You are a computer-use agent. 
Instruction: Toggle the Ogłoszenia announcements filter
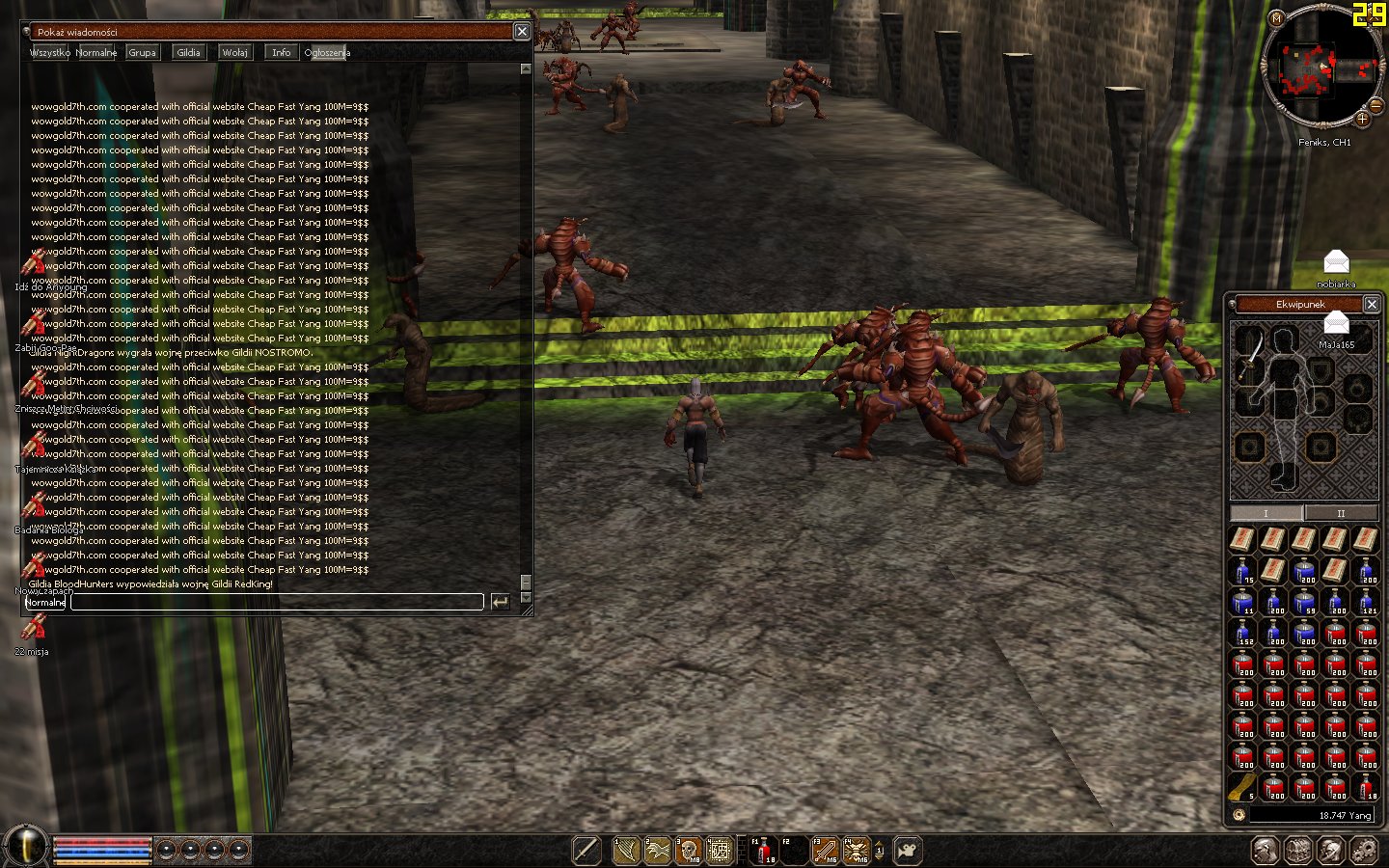point(326,53)
